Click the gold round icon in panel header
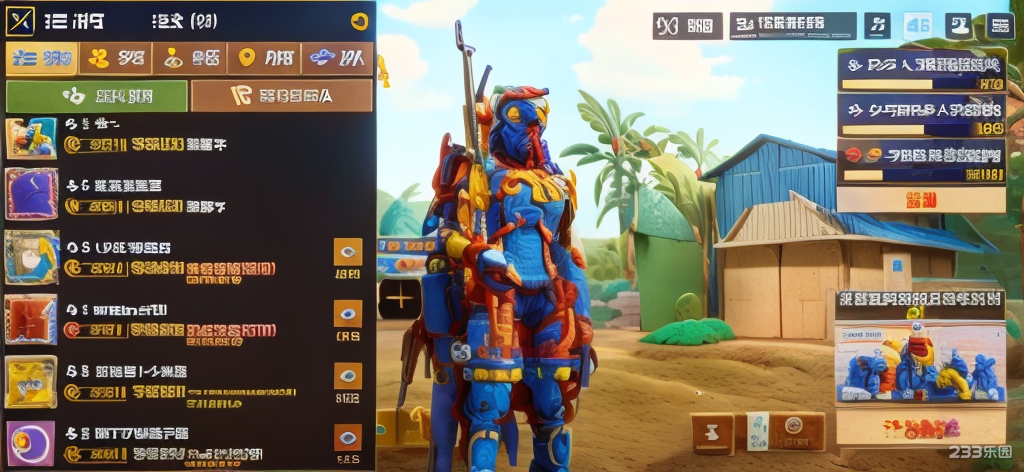This screenshot has height=472, width=1024. [x=360, y=22]
